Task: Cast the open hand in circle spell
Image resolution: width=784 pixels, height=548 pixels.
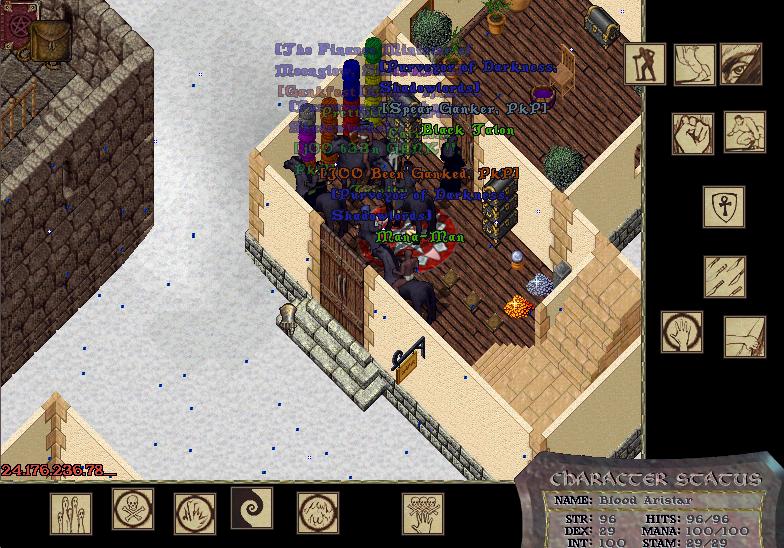Action: tap(681, 333)
